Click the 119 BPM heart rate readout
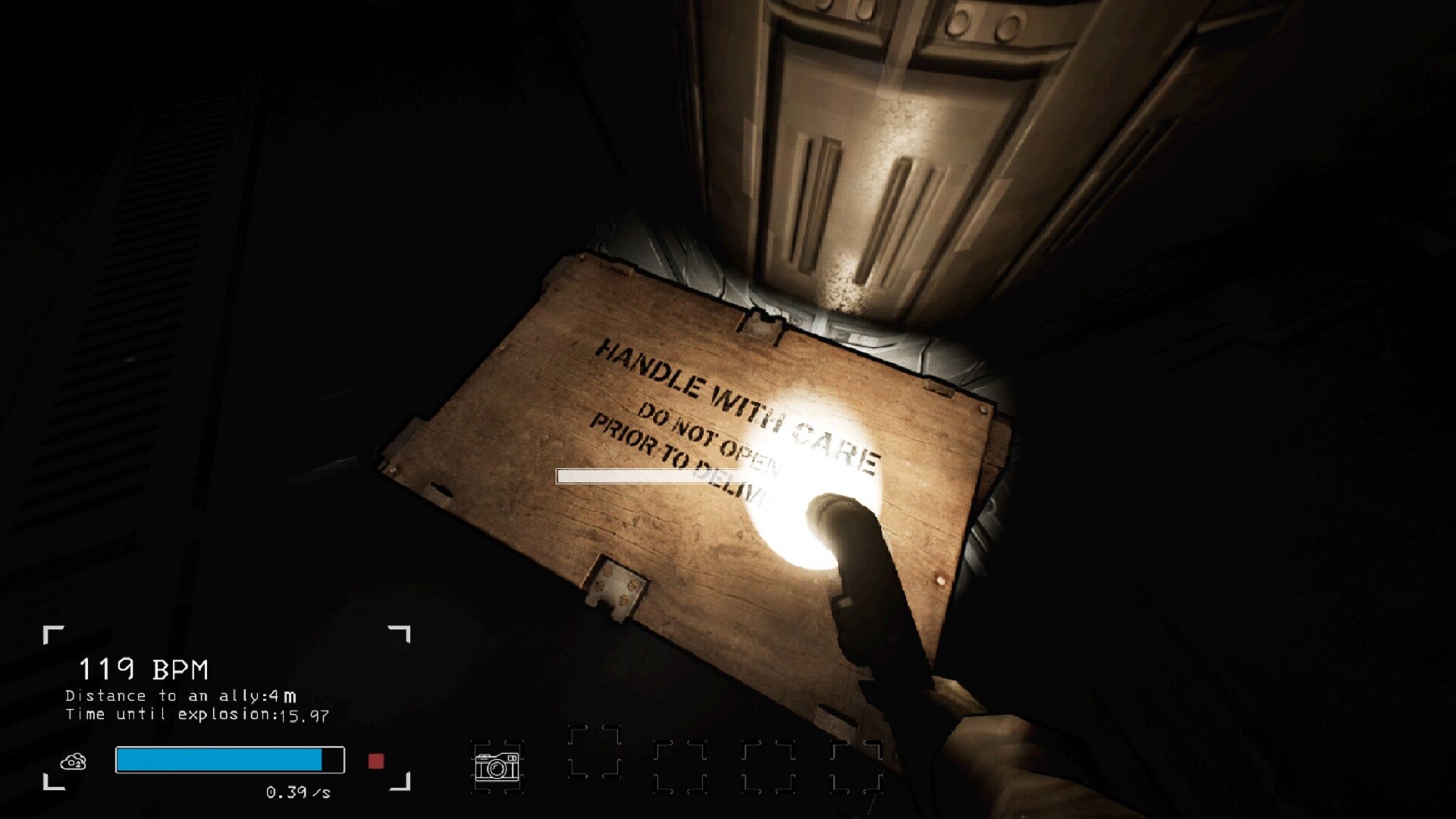Image resolution: width=1456 pixels, height=819 pixels. click(x=146, y=667)
